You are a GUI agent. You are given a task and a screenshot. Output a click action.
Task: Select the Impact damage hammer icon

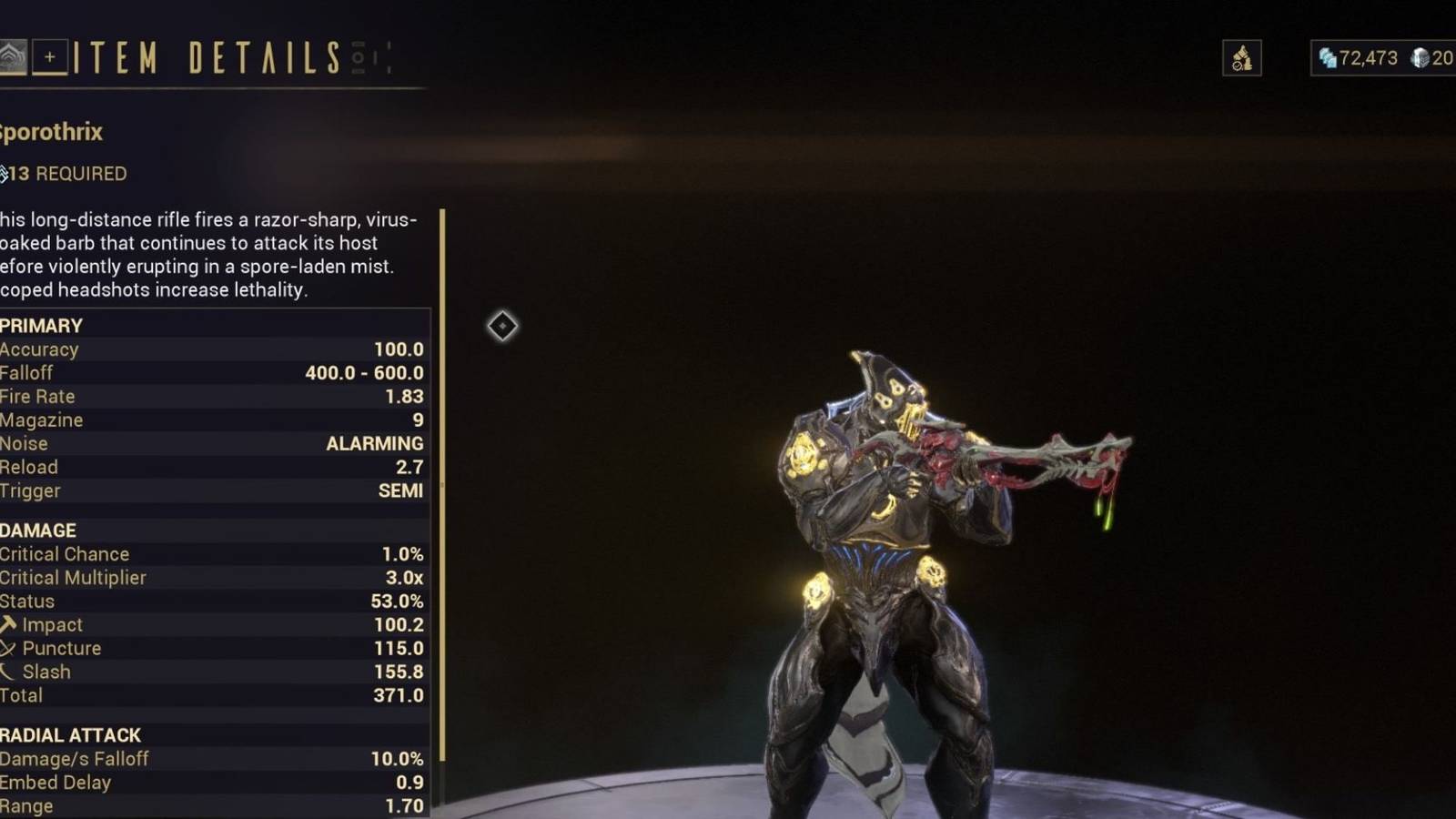pyautogui.click(x=9, y=625)
